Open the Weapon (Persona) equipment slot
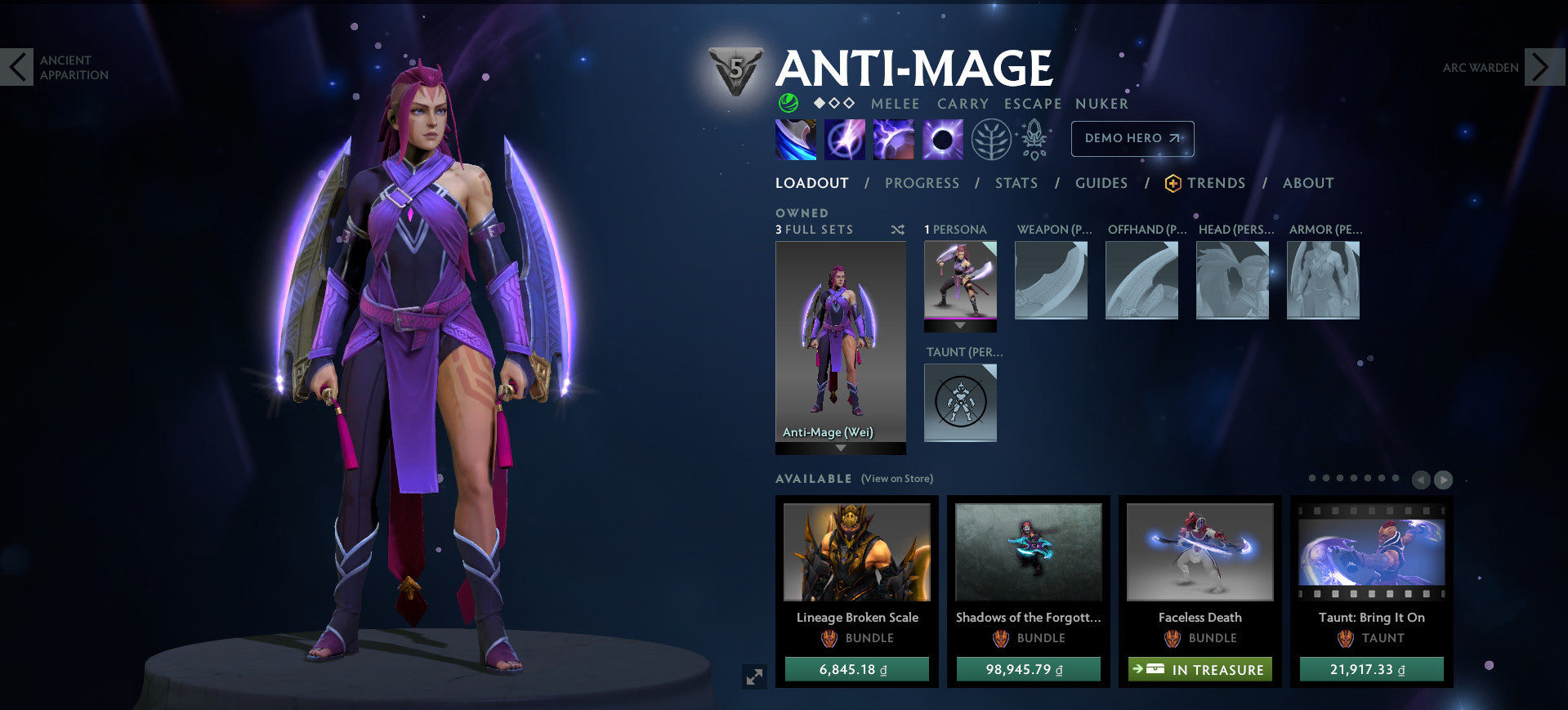1568x710 pixels. pos(1051,279)
